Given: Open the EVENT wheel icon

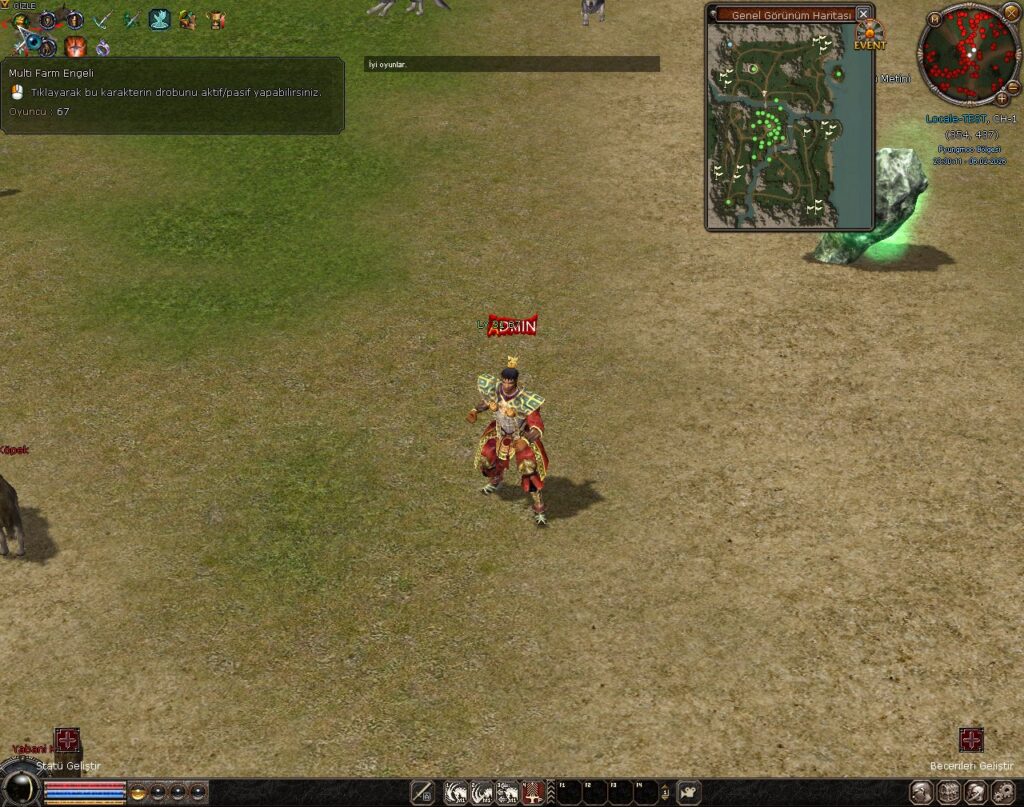Looking at the screenshot, I should [870, 33].
